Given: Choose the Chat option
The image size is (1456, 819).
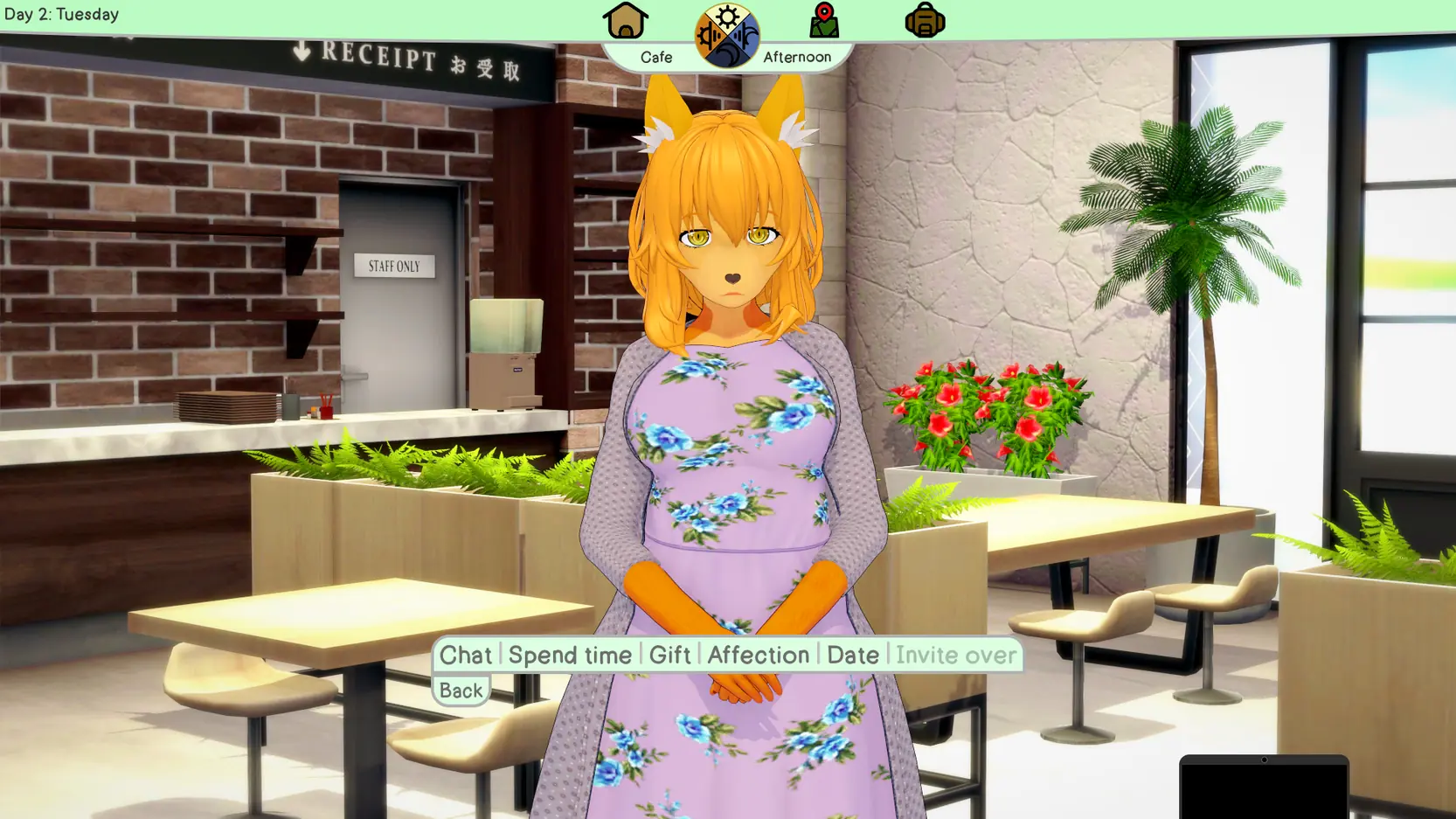Looking at the screenshot, I should pos(465,655).
